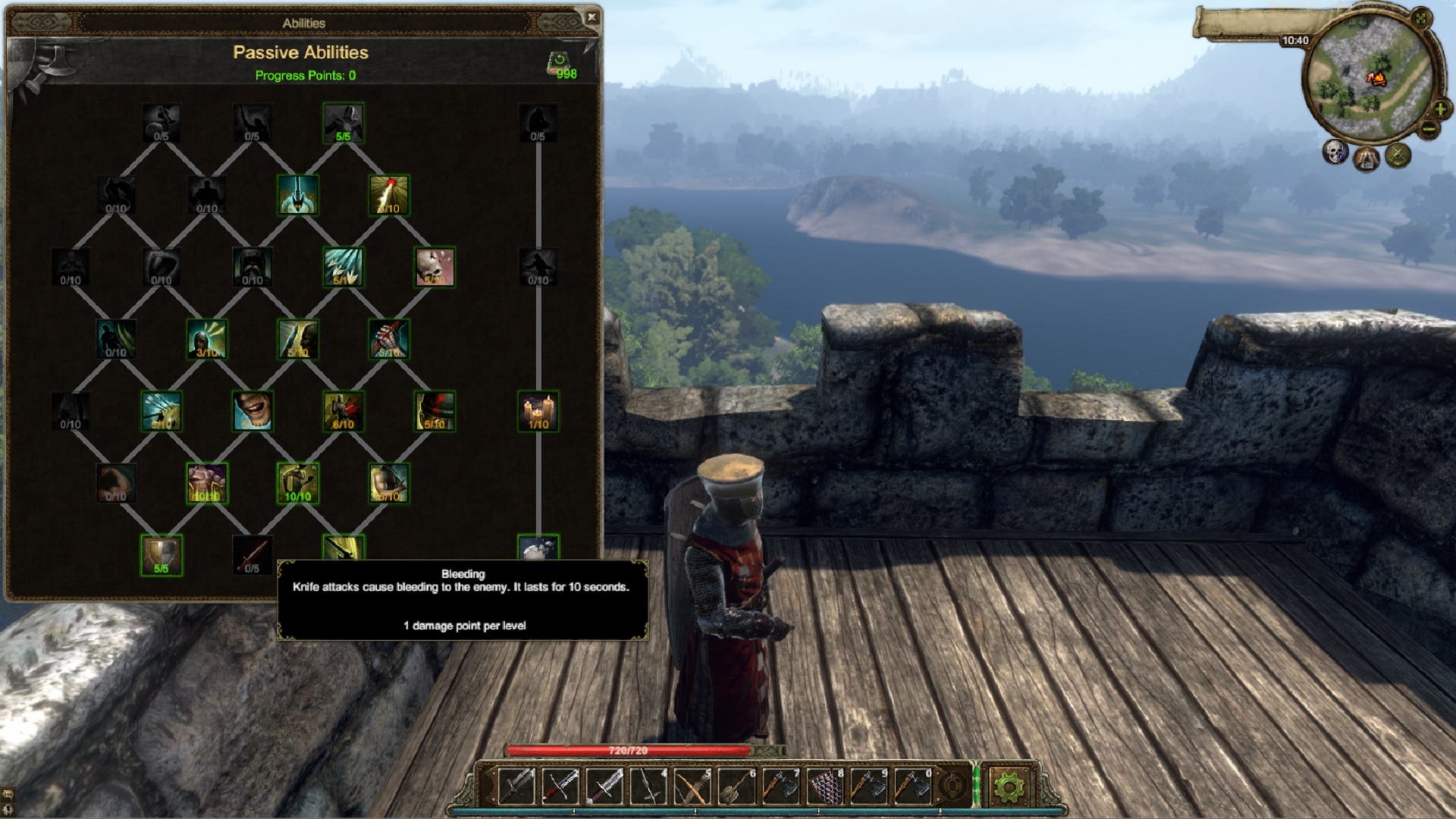Select the bloody fist passive ability
The image size is (1456, 819).
point(389,339)
